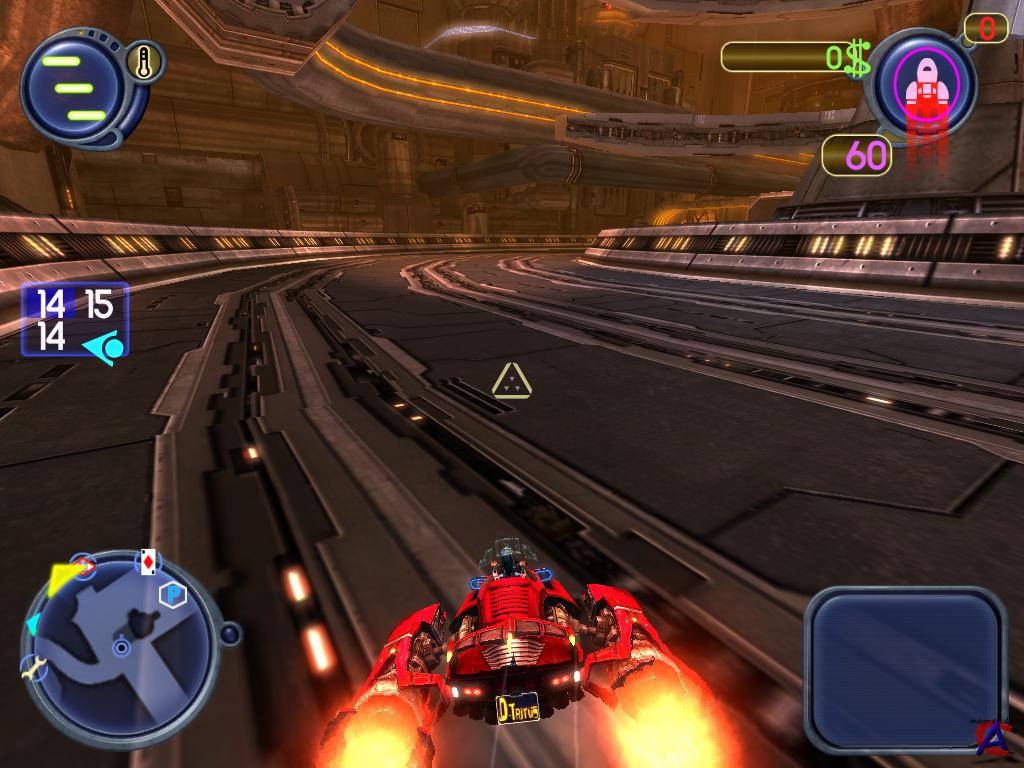This screenshot has width=1024, height=768.
Task: Click the cyan arrow marker on minimap rim
Action: click(32, 625)
